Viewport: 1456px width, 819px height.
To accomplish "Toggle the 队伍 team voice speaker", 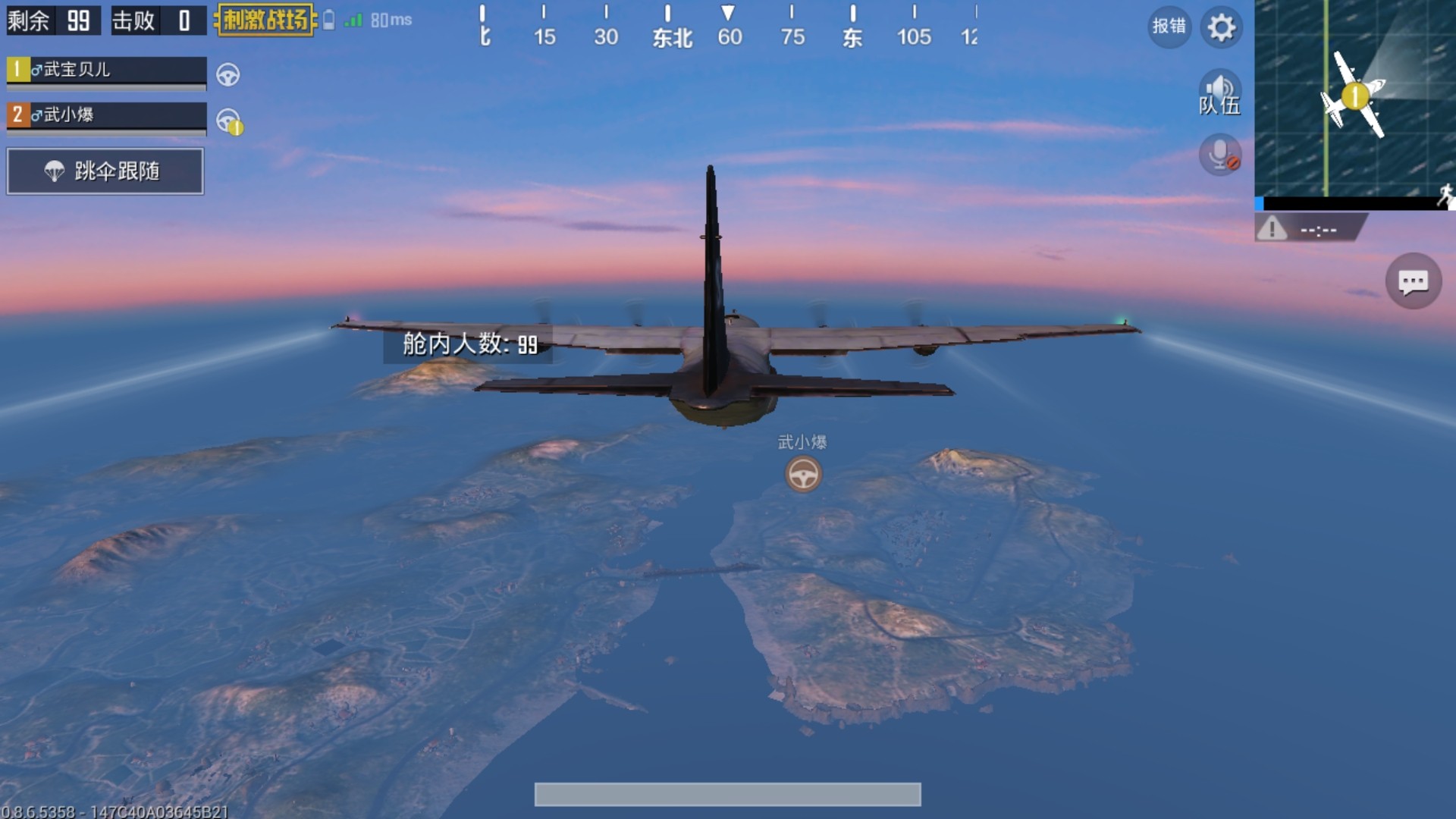I will coord(1219,93).
